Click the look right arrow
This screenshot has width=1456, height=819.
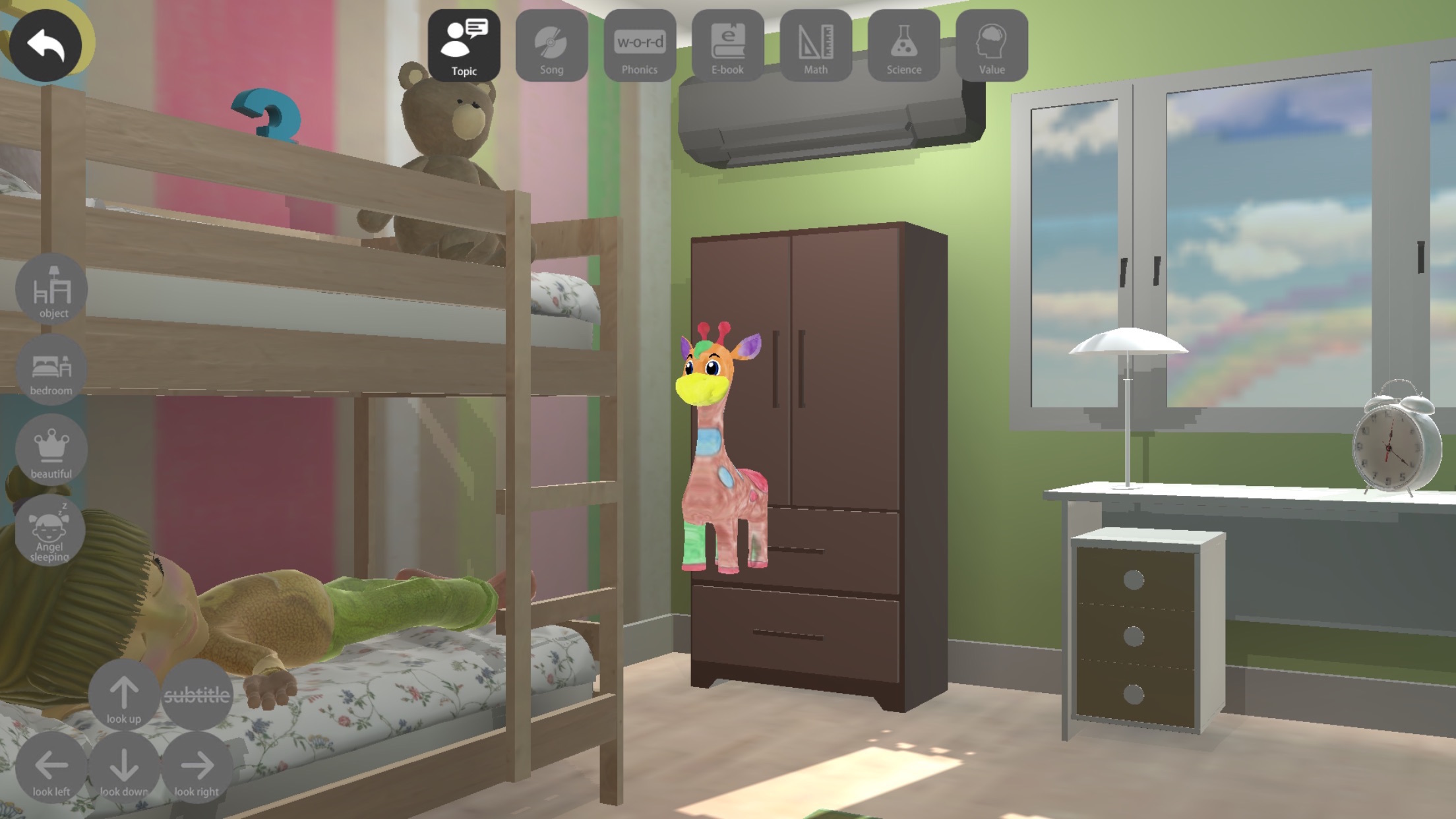tap(197, 768)
